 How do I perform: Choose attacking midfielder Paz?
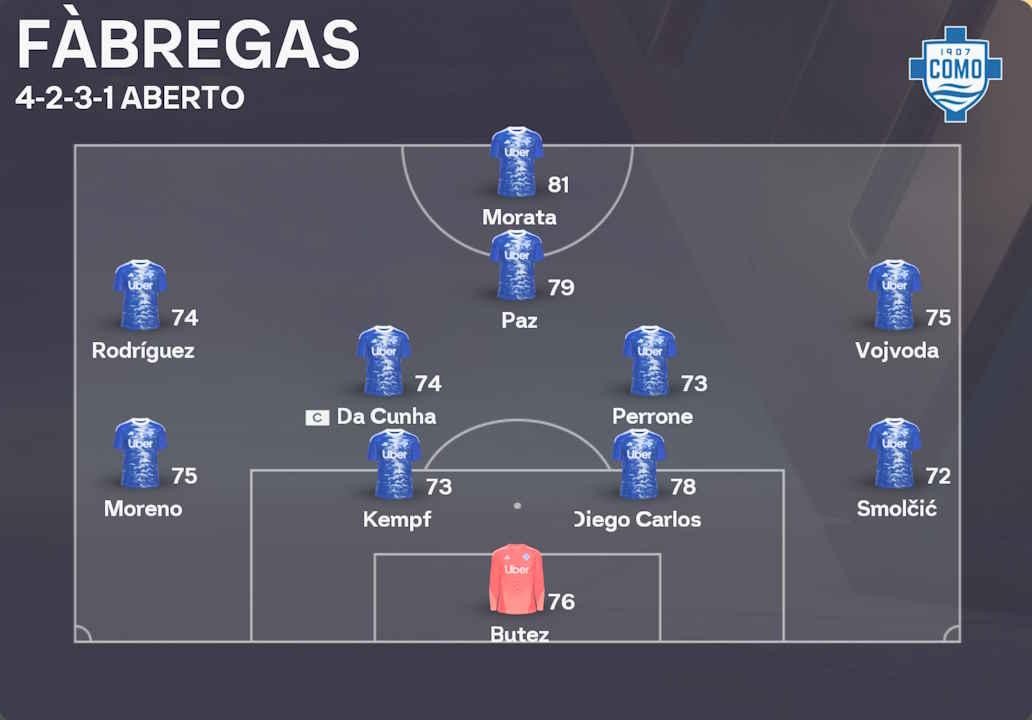tap(517, 265)
